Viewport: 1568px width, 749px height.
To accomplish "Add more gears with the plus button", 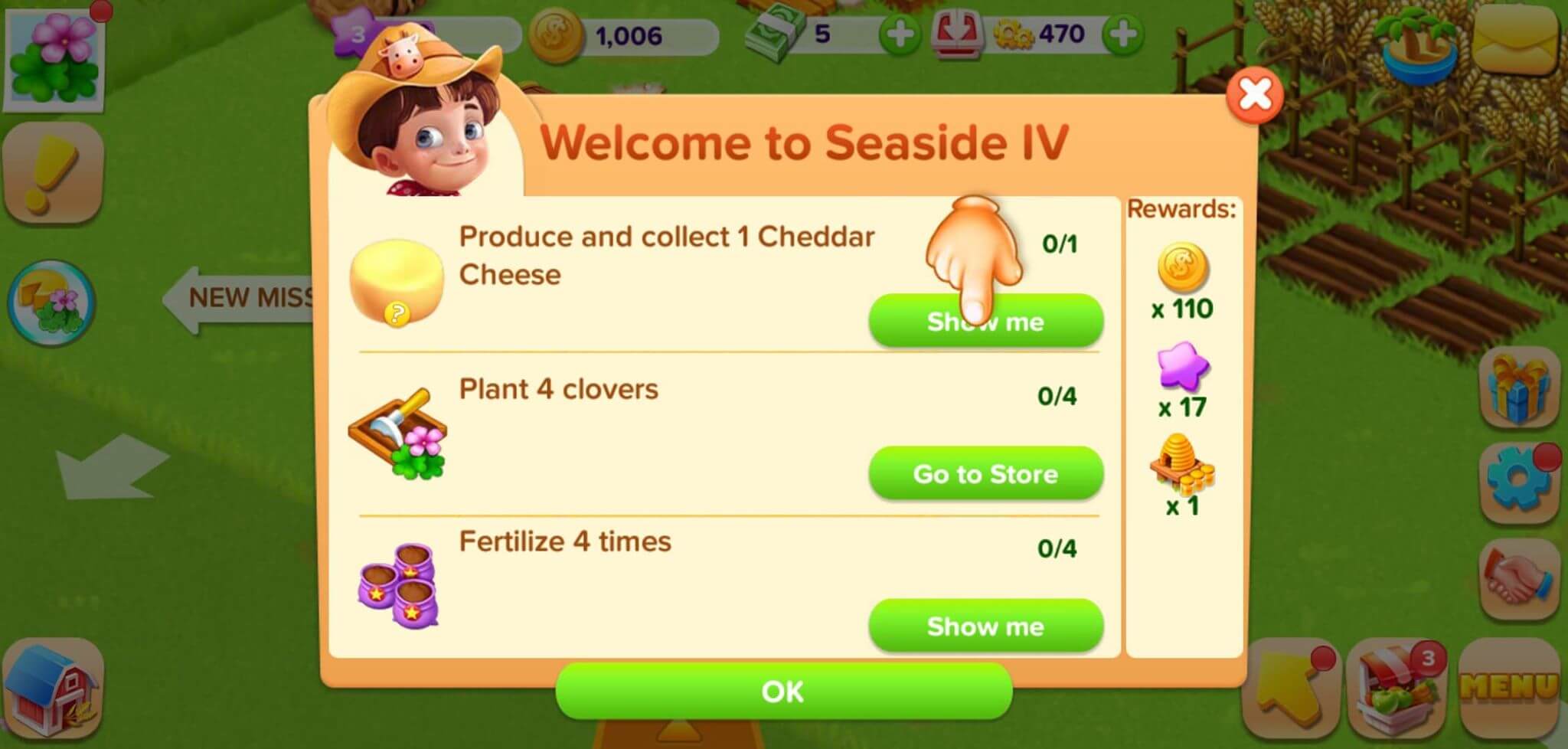I will (1122, 34).
